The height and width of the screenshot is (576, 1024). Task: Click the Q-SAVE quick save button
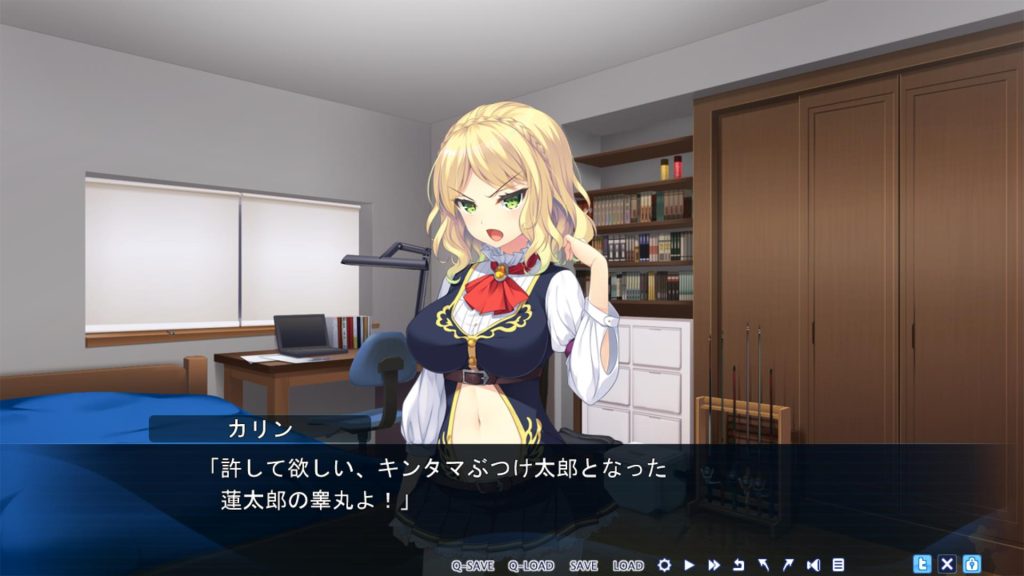[x=472, y=565]
